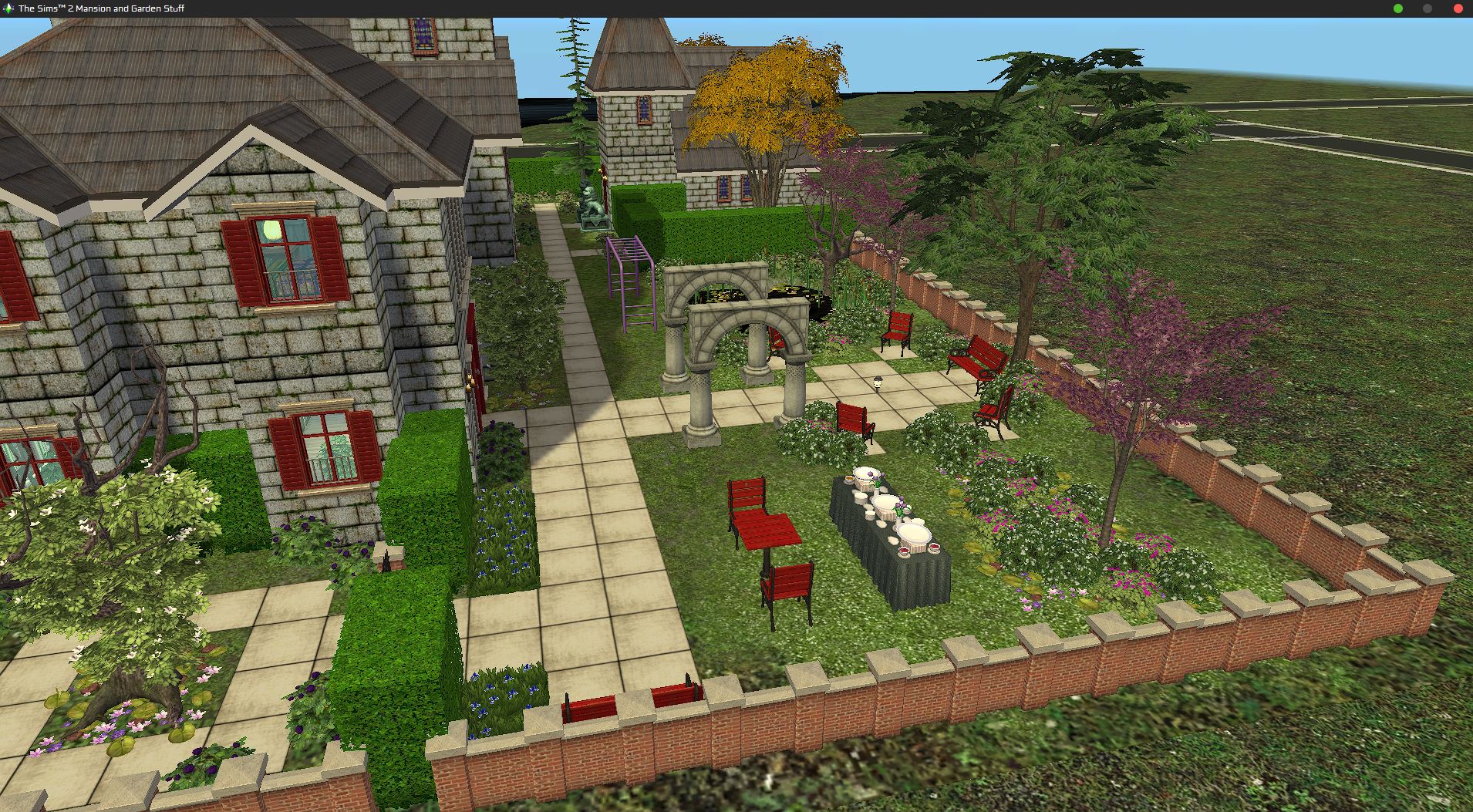Click the red window control dot
The width and height of the screenshot is (1473, 812).
(x=1459, y=8)
